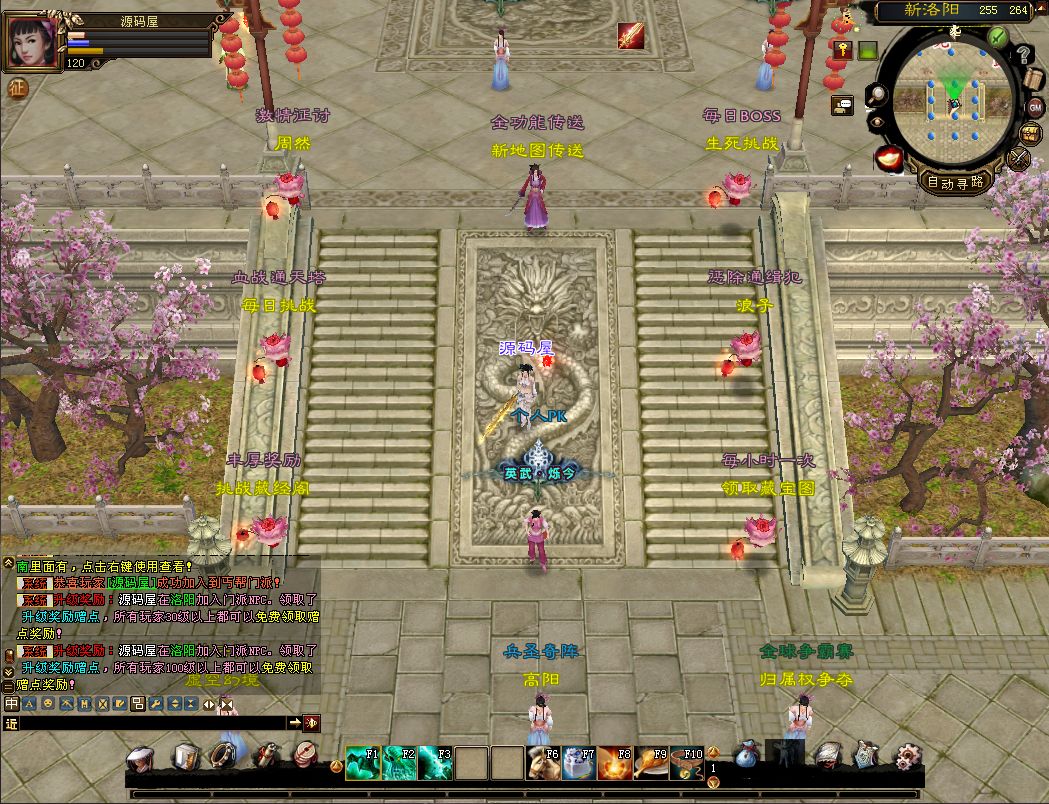1049x804 pixels.
Task: Click the chat input field
Action: [150, 723]
